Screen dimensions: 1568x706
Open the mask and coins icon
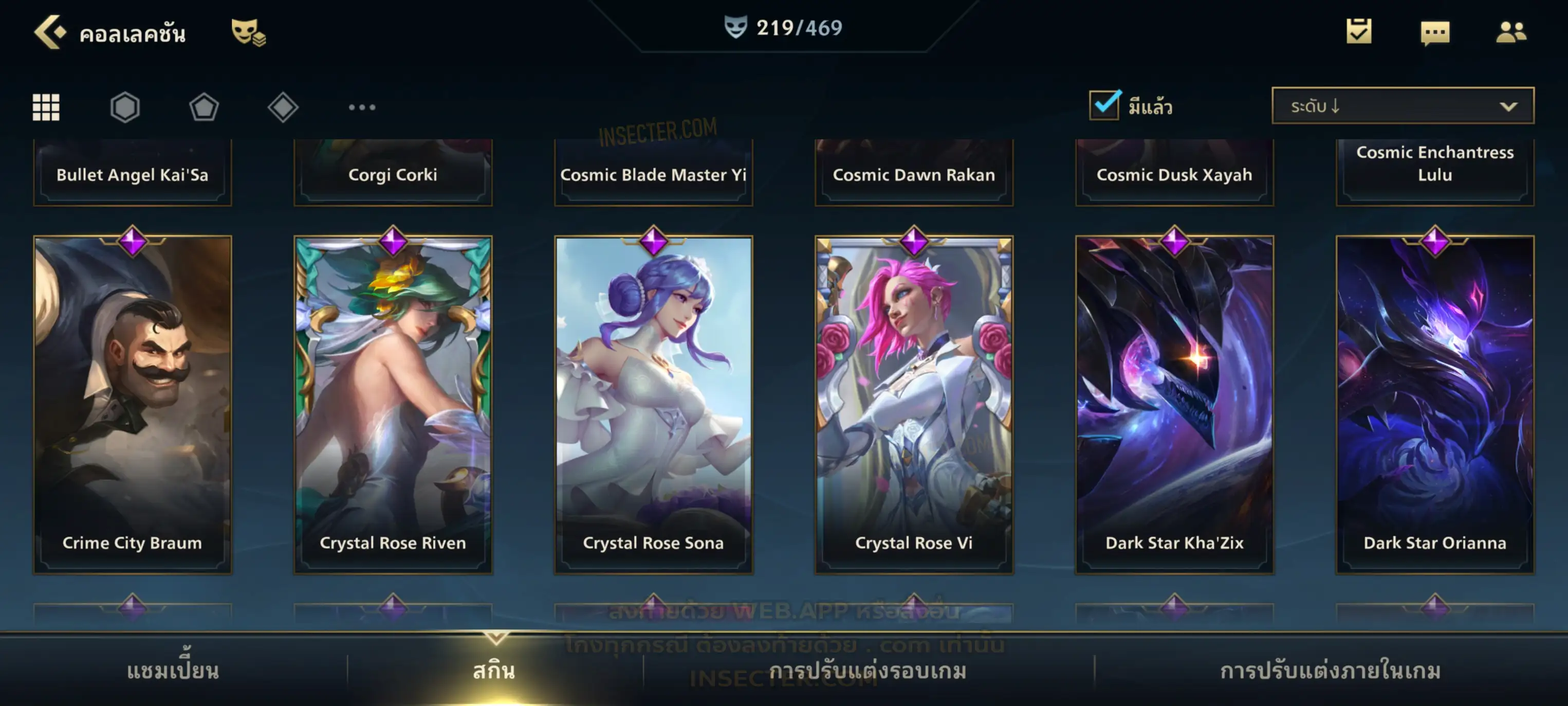[248, 32]
